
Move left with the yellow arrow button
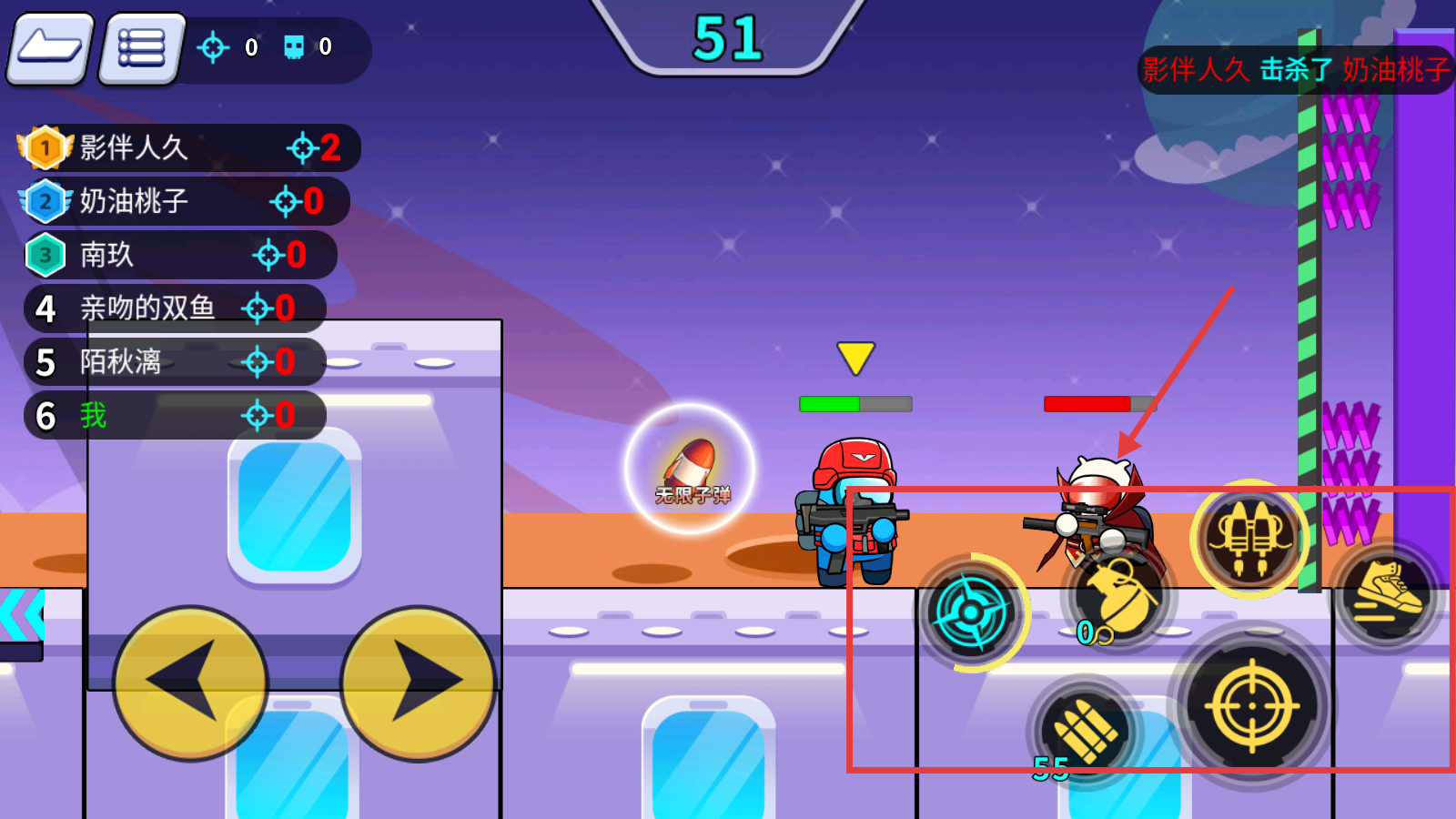pos(190,682)
